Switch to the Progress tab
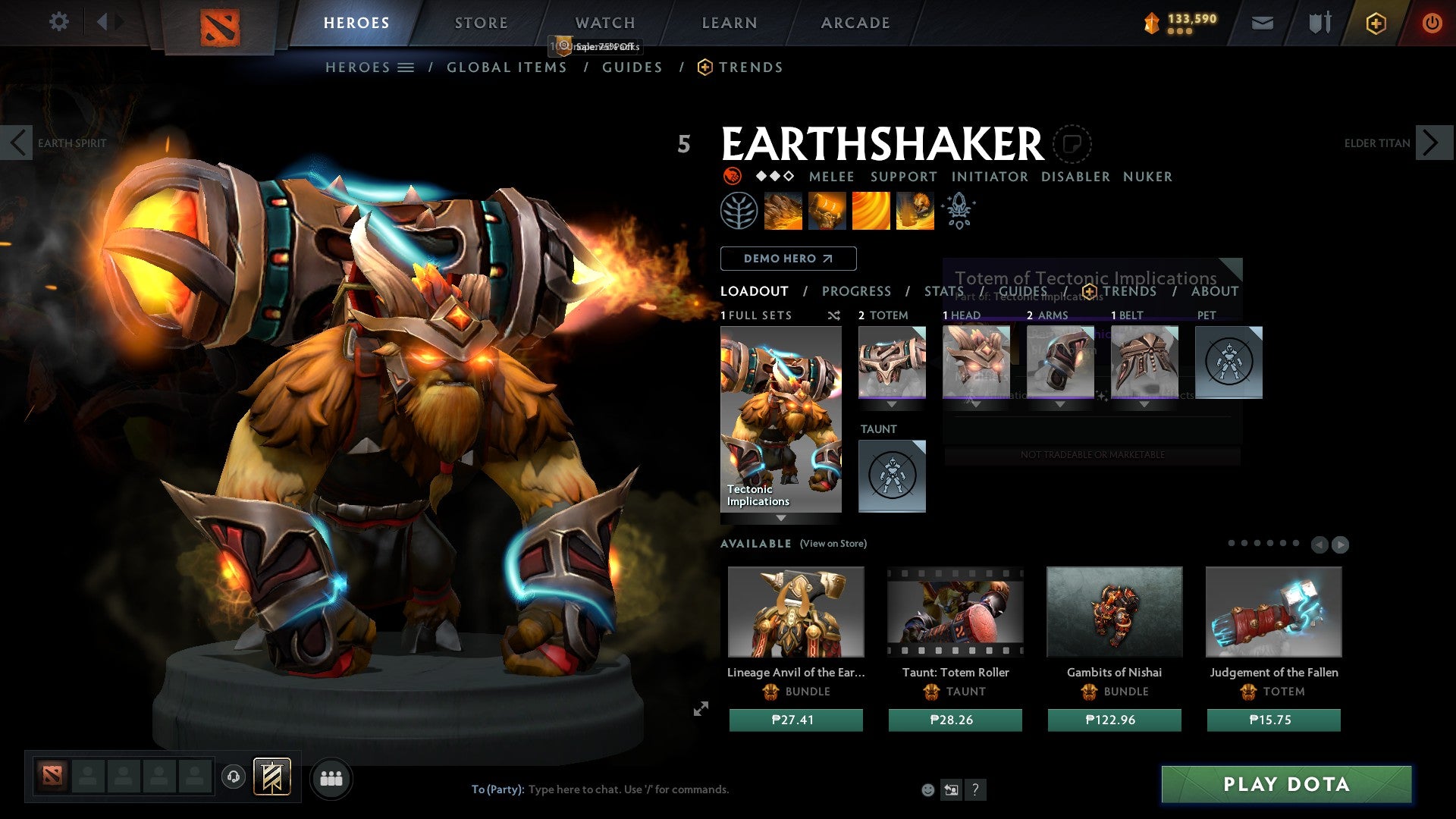Viewport: 1456px width, 819px height. coord(857,290)
